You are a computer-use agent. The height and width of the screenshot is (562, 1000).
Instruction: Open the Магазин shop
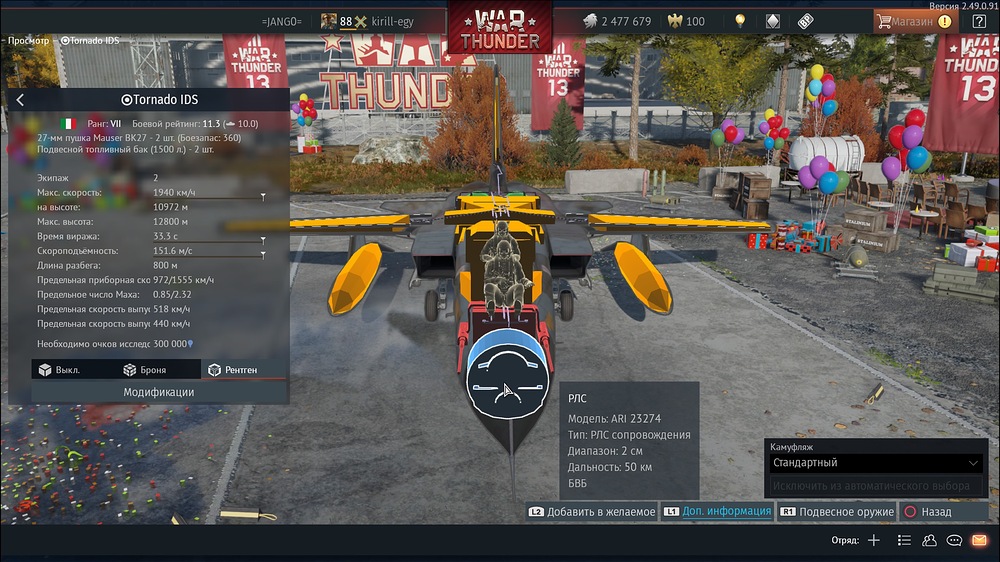tap(907, 21)
